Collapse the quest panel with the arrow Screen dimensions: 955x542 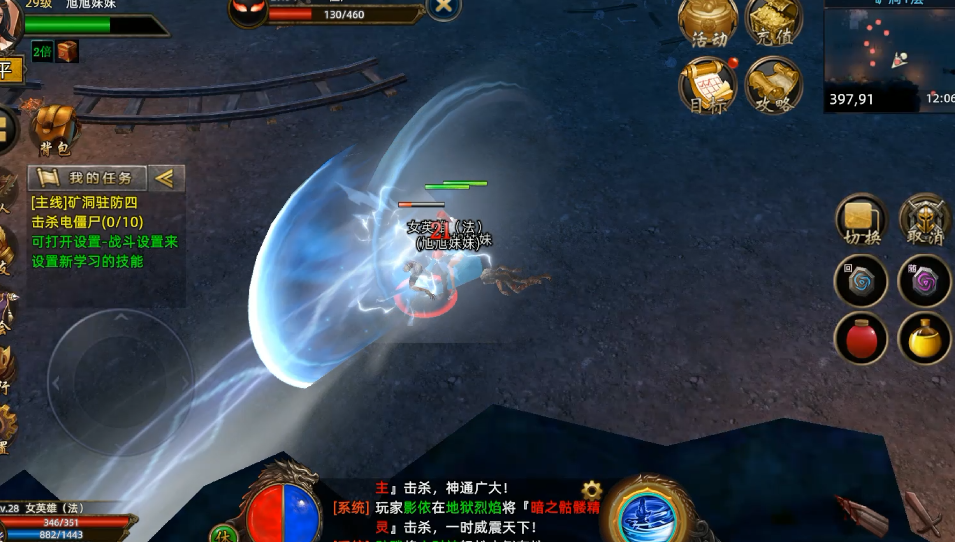(x=166, y=178)
